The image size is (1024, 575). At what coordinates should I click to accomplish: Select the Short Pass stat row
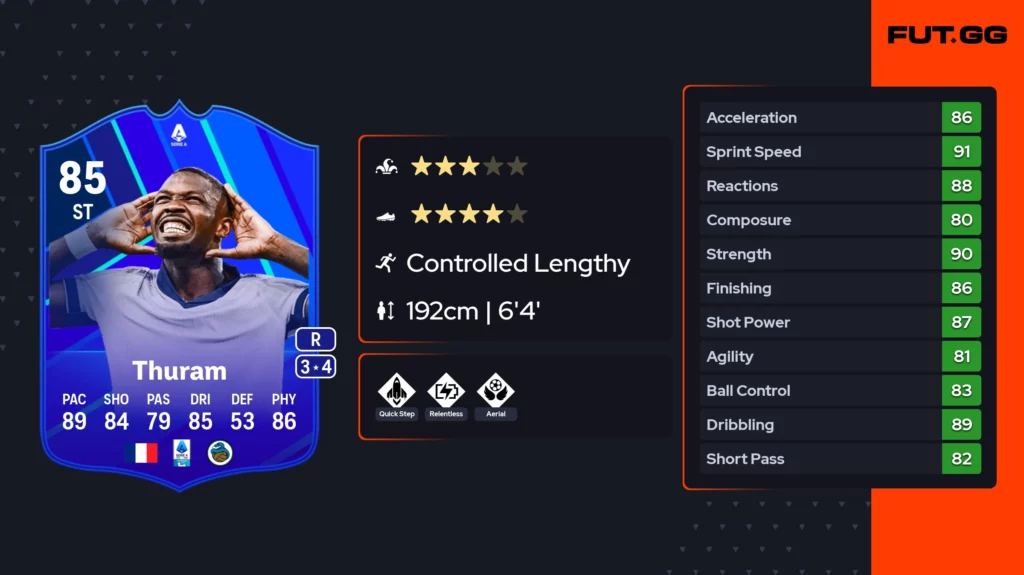(x=840, y=459)
